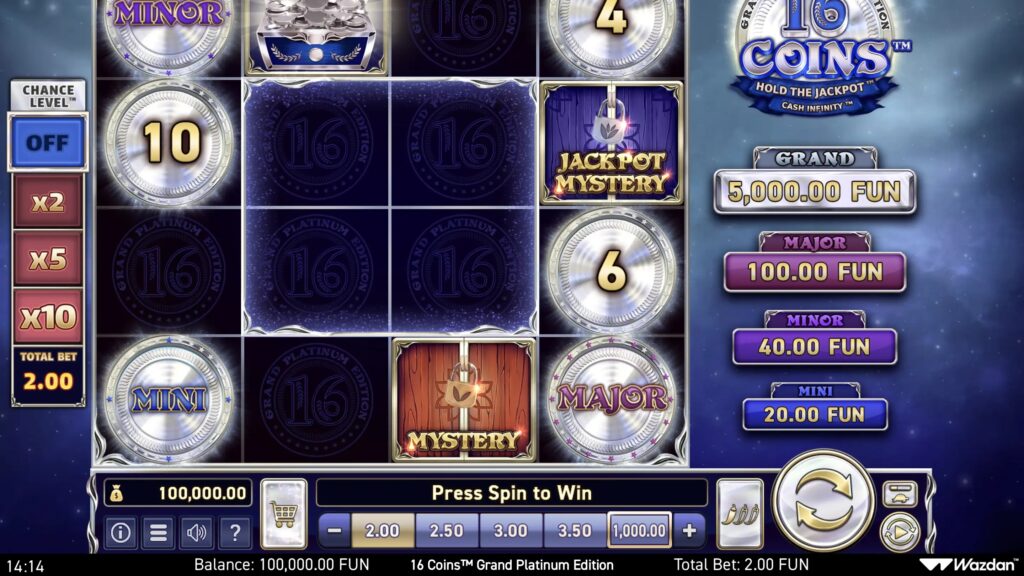Start autoplay with the small play button

tap(899, 532)
